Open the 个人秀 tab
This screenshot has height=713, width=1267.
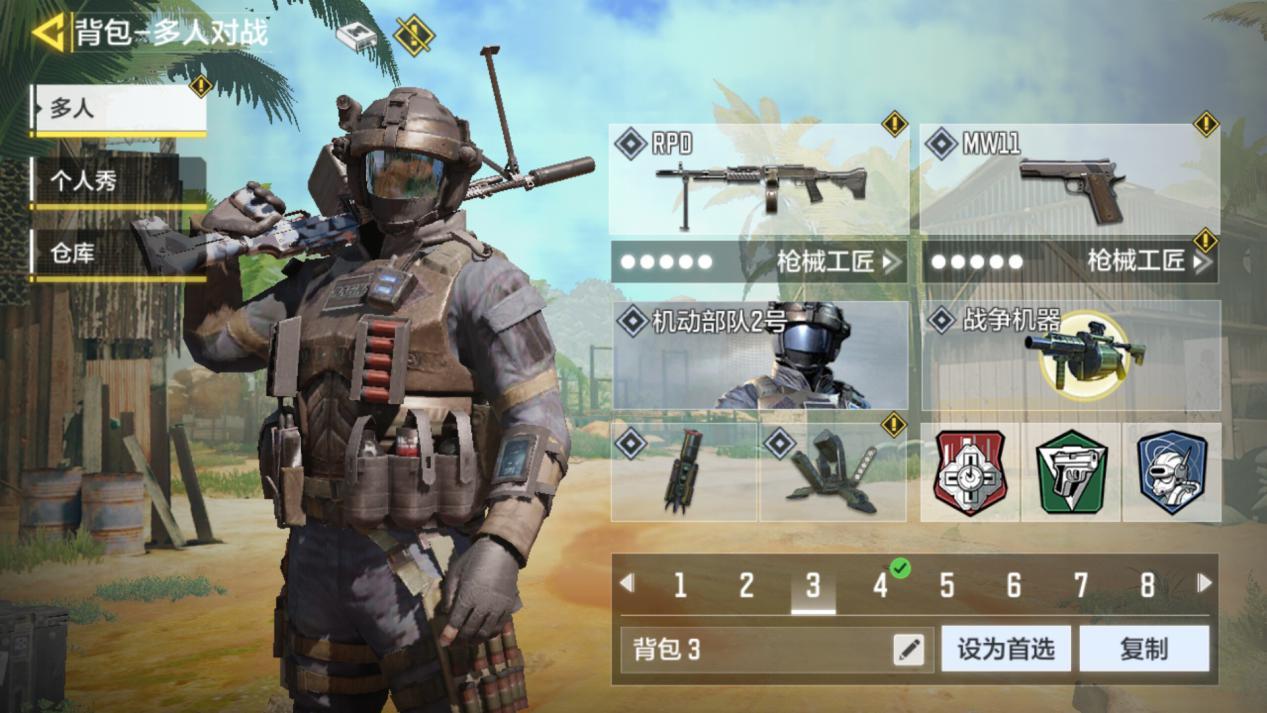[x=118, y=181]
